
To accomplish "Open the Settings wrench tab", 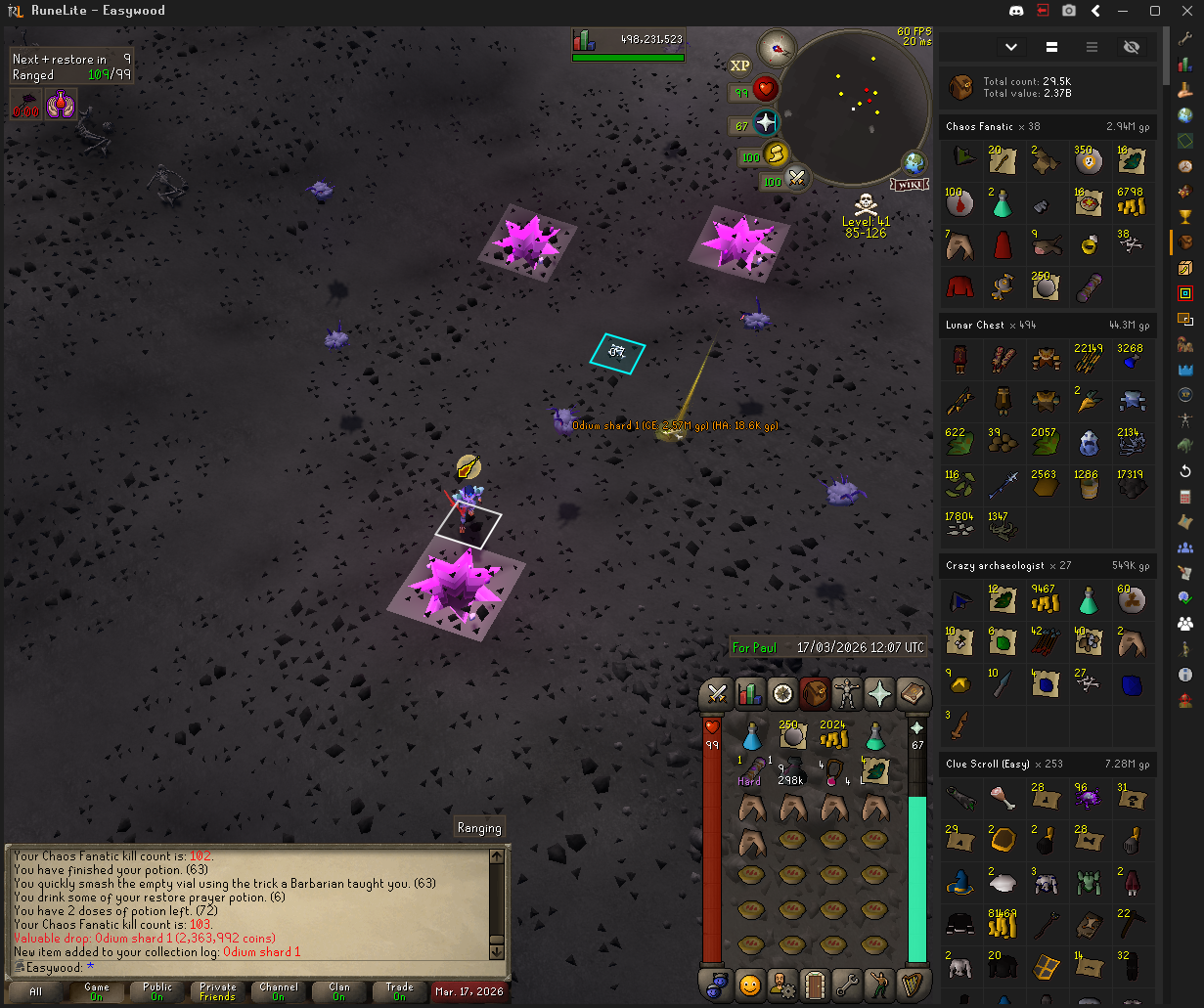I will [x=847, y=982].
